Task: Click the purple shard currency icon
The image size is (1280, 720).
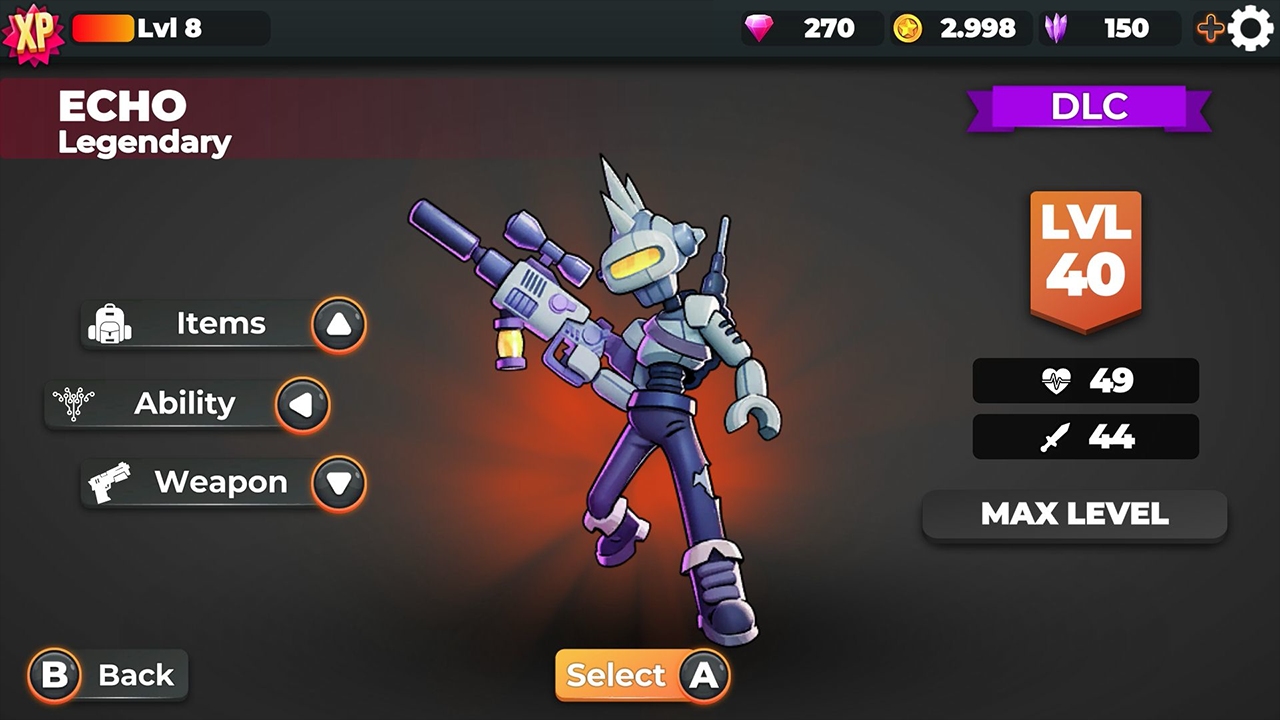Action: (x=1057, y=28)
